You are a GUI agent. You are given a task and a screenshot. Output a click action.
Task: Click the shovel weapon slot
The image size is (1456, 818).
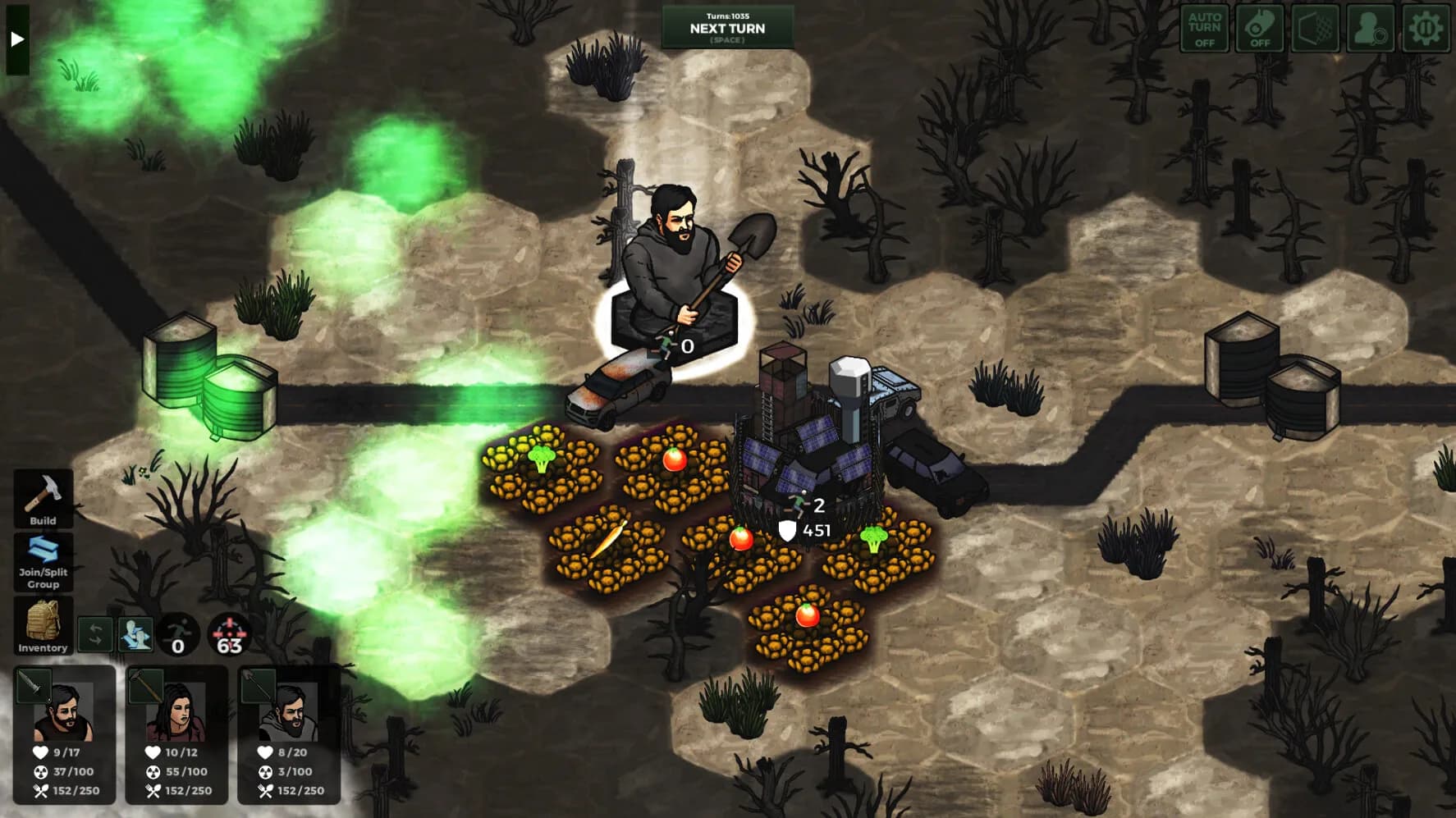pyautogui.click(x=258, y=684)
